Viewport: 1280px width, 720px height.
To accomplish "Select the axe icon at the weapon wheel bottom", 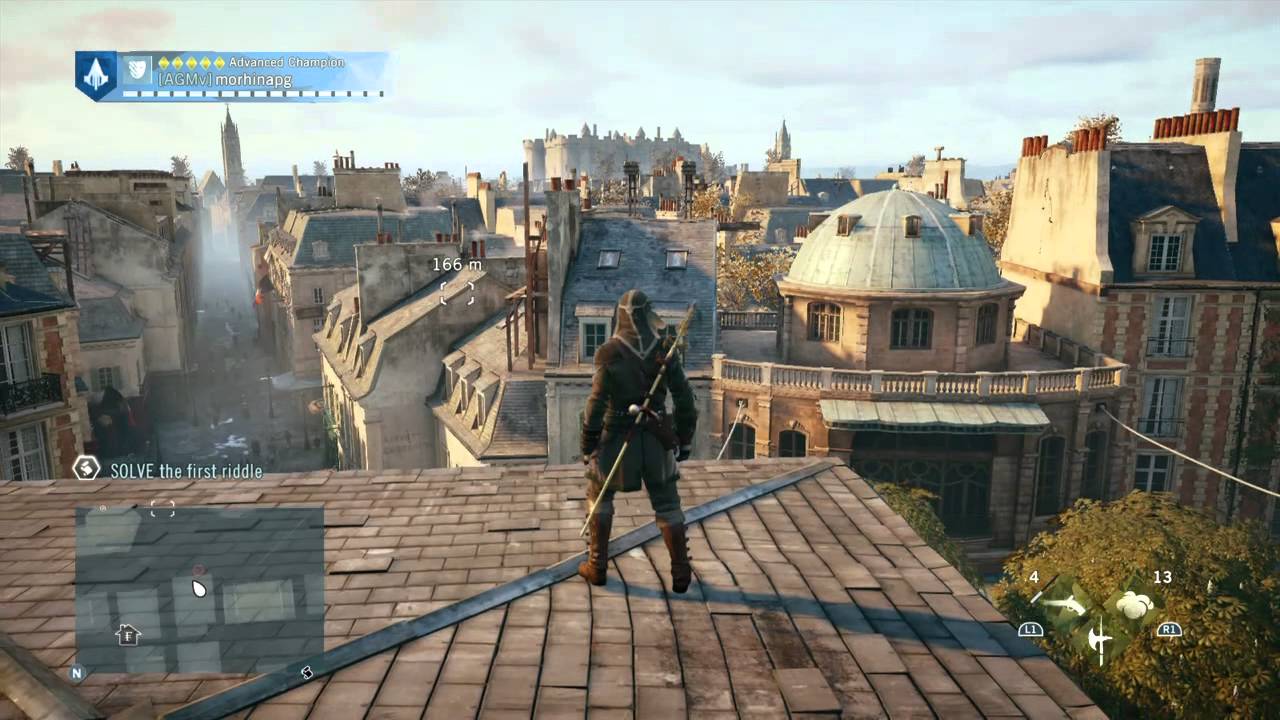I will [1100, 640].
